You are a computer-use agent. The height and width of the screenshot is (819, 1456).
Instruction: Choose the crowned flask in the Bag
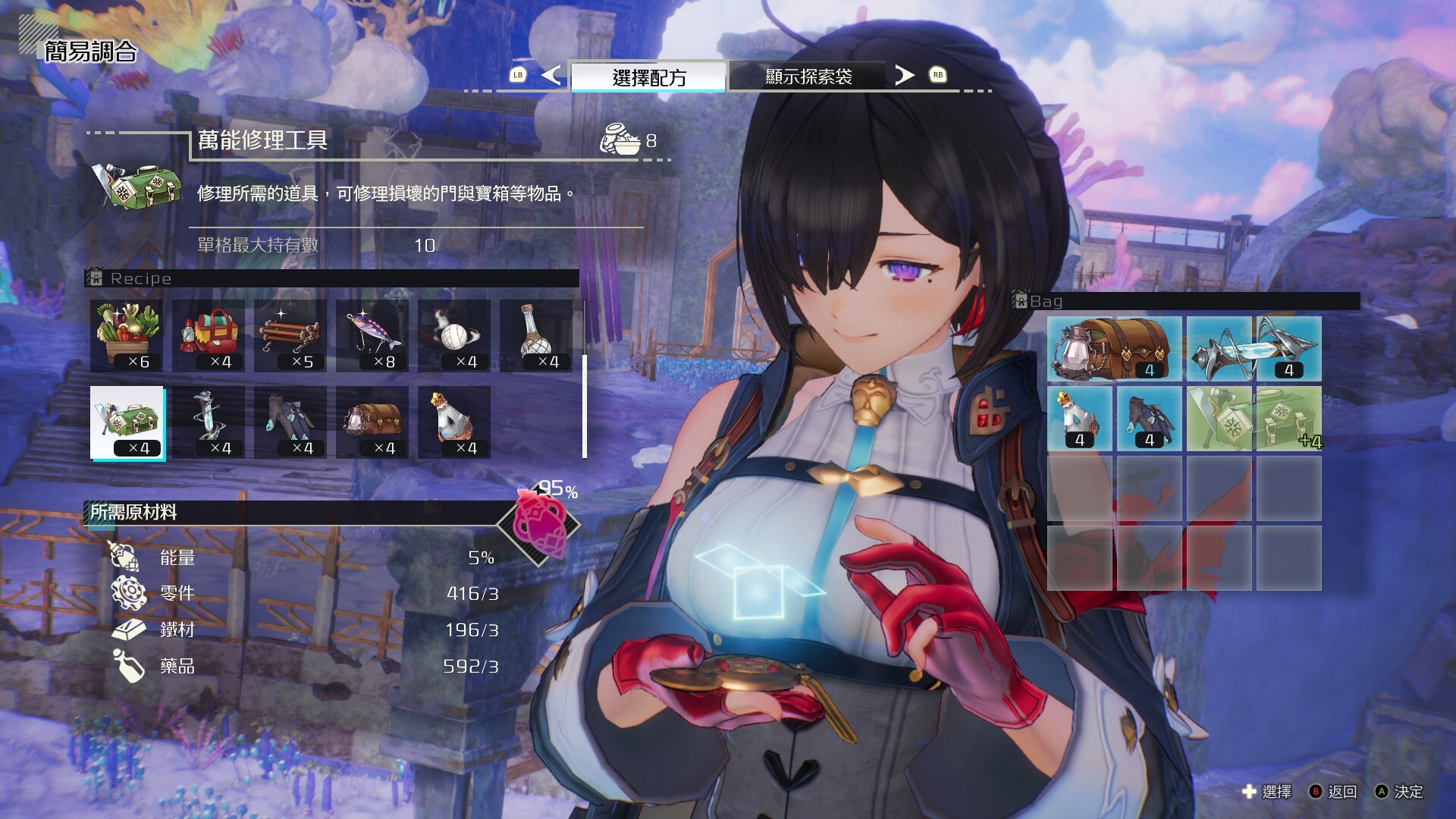[1079, 419]
